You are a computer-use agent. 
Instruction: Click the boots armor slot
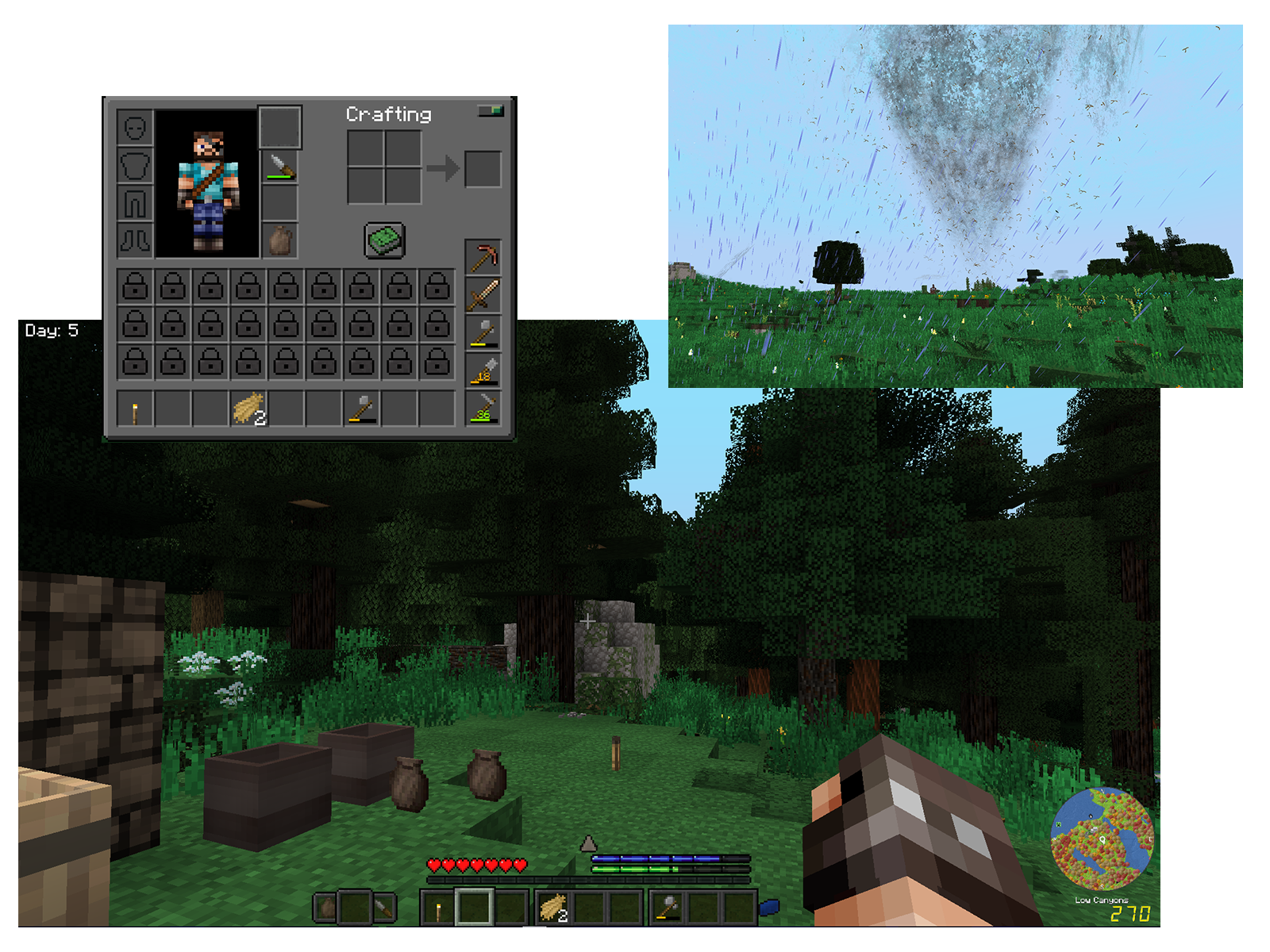coord(135,242)
